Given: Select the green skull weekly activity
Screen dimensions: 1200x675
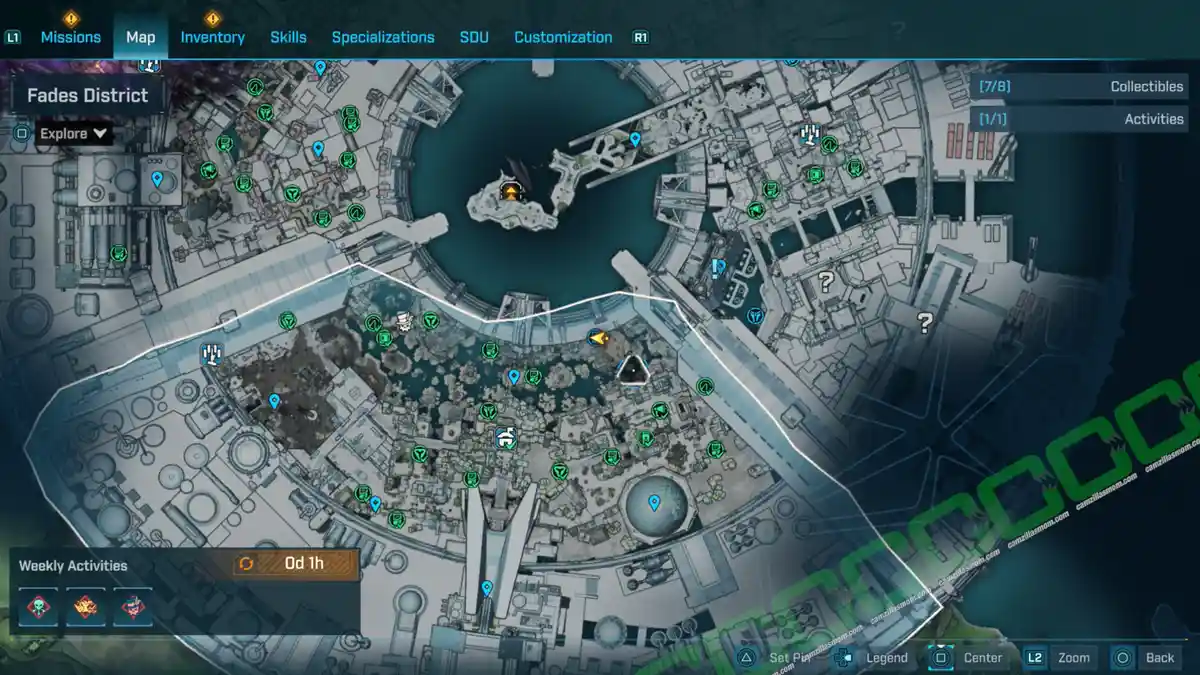Looking at the screenshot, I should pos(38,606).
